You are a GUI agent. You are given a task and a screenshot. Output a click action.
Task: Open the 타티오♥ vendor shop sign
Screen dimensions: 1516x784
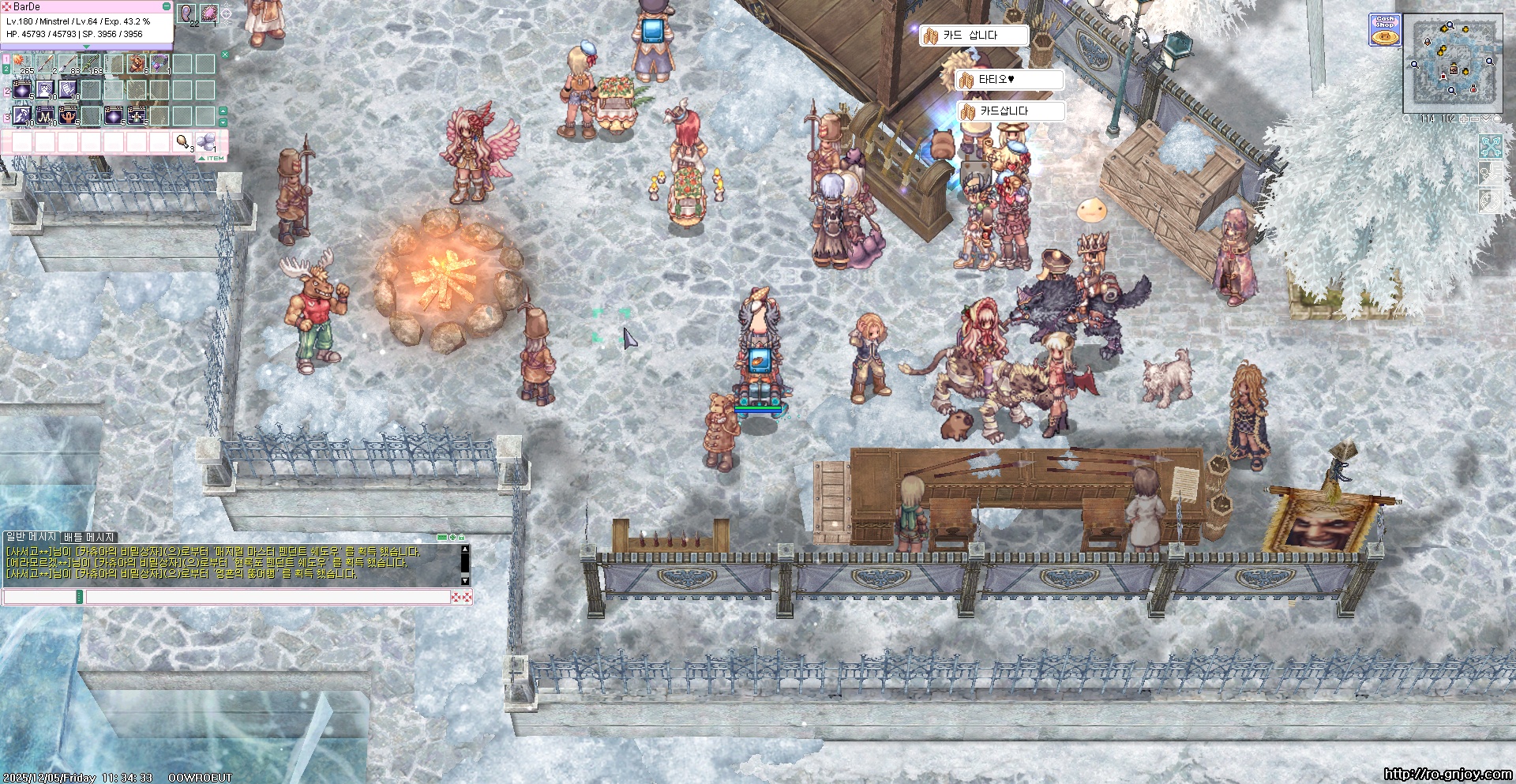coord(1010,80)
